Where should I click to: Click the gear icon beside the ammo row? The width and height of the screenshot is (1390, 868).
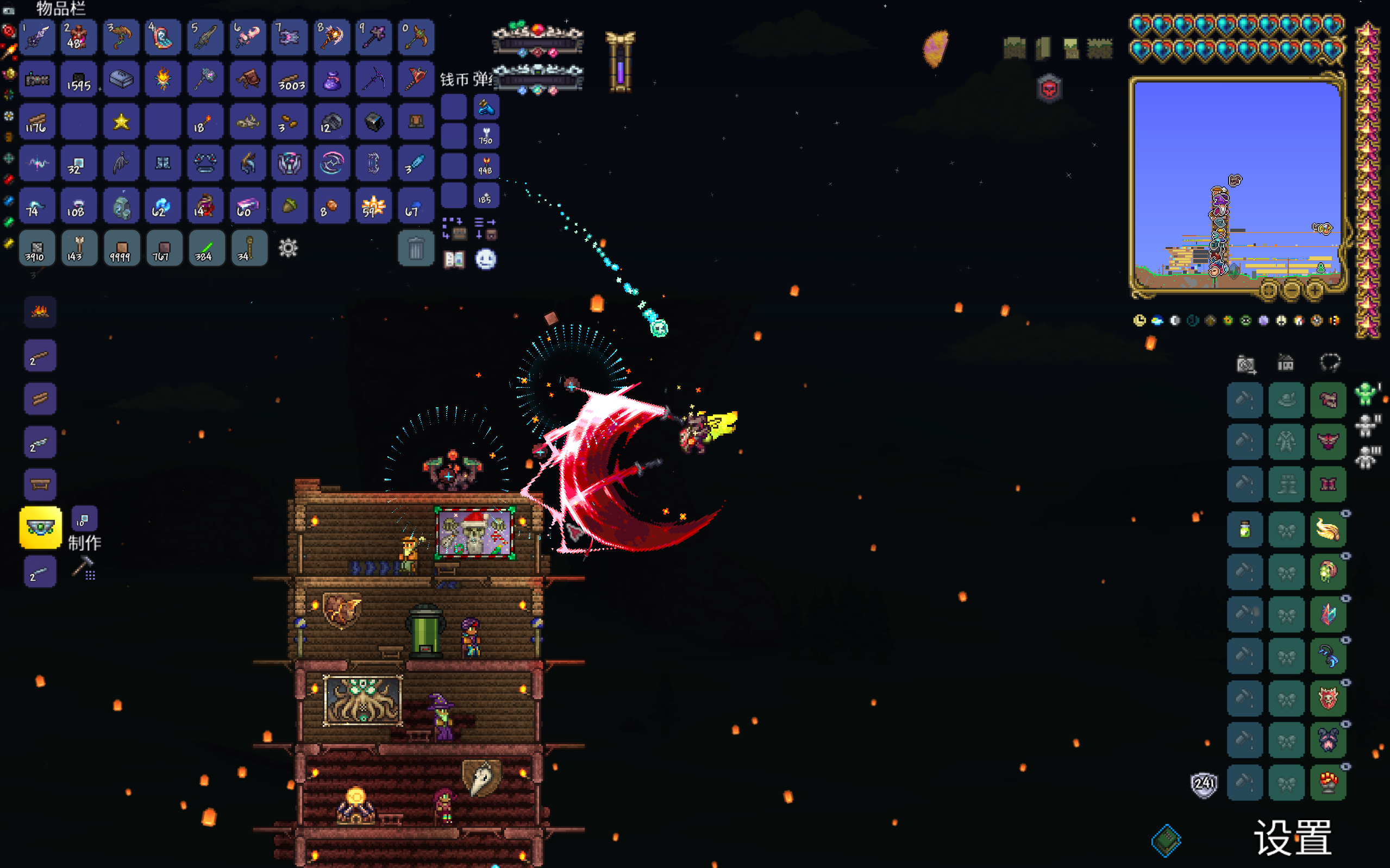point(288,249)
